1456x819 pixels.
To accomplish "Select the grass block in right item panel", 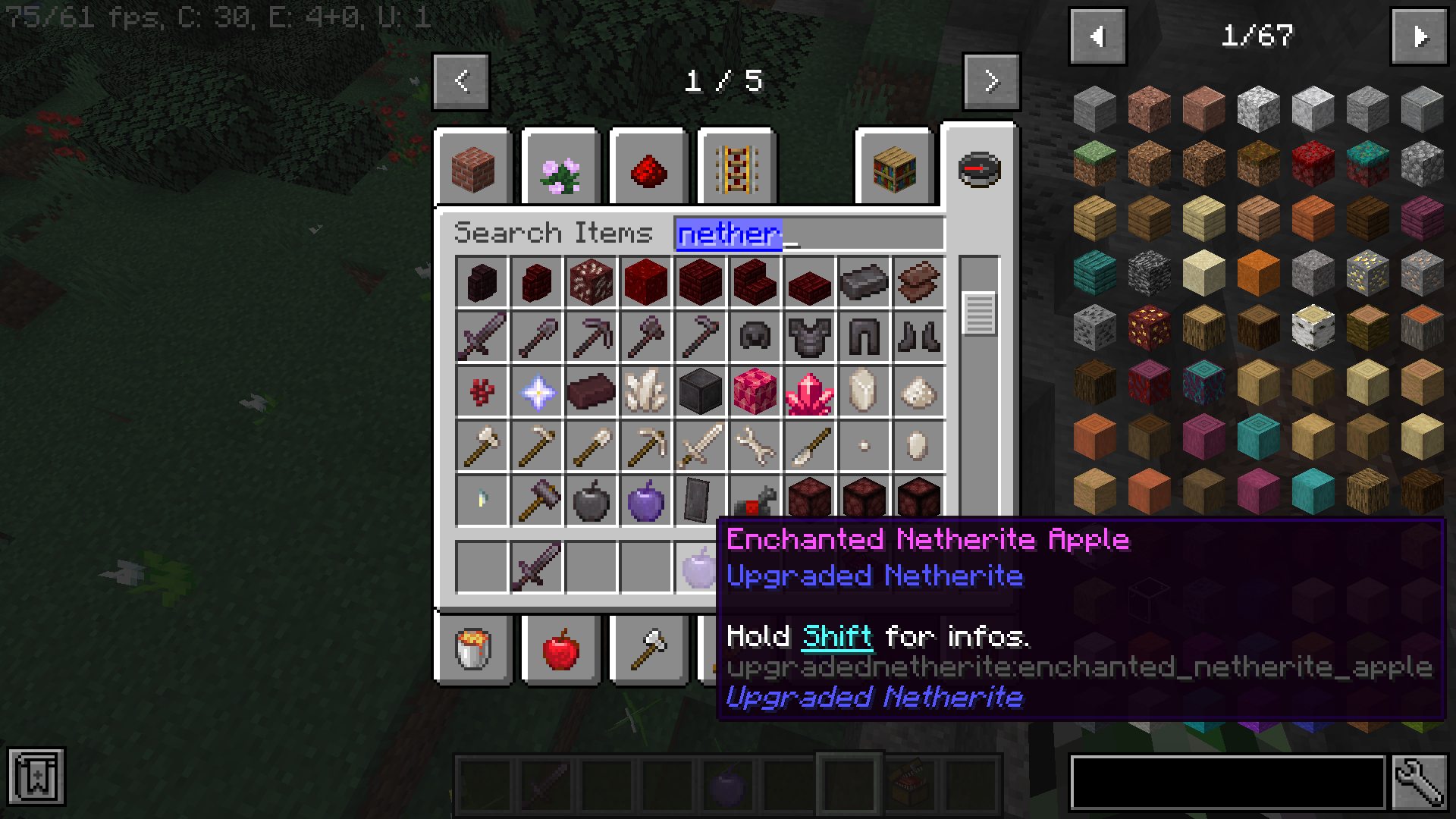I will (1094, 162).
